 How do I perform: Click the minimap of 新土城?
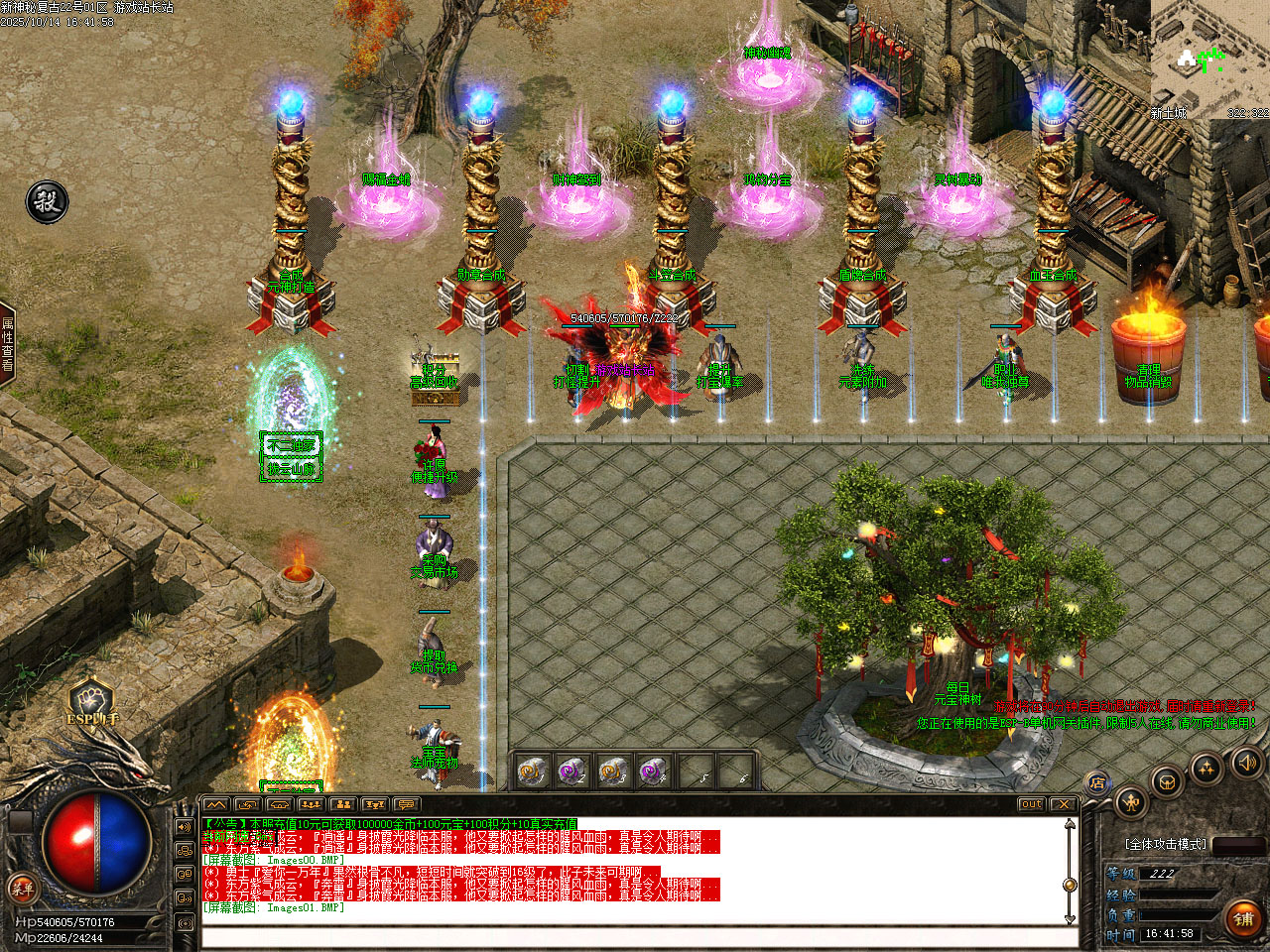(x=1210, y=58)
